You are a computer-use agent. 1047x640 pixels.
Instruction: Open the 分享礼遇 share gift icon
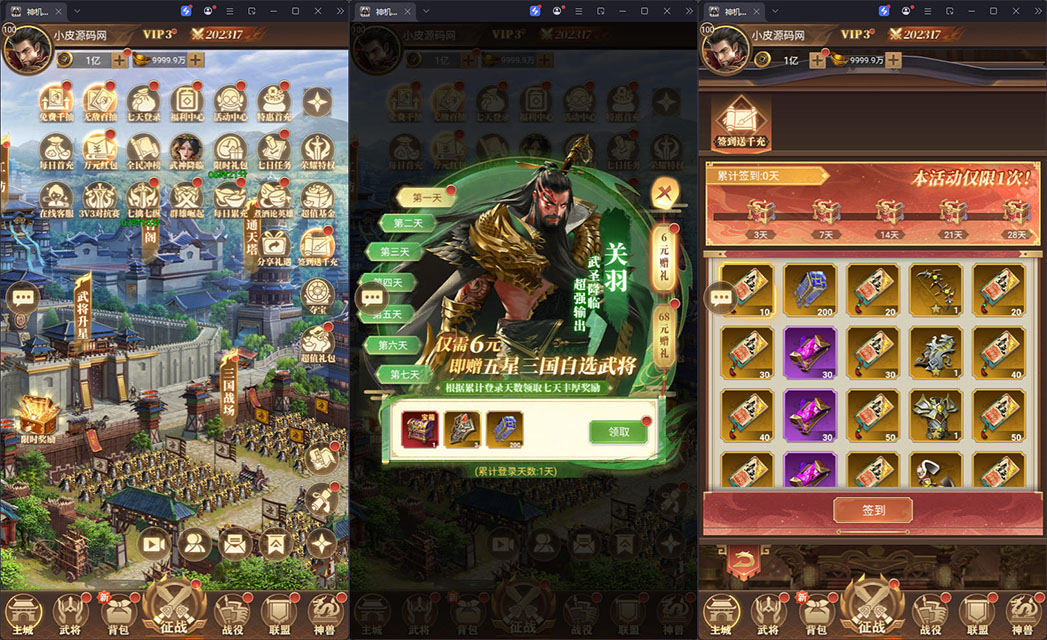pos(273,243)
